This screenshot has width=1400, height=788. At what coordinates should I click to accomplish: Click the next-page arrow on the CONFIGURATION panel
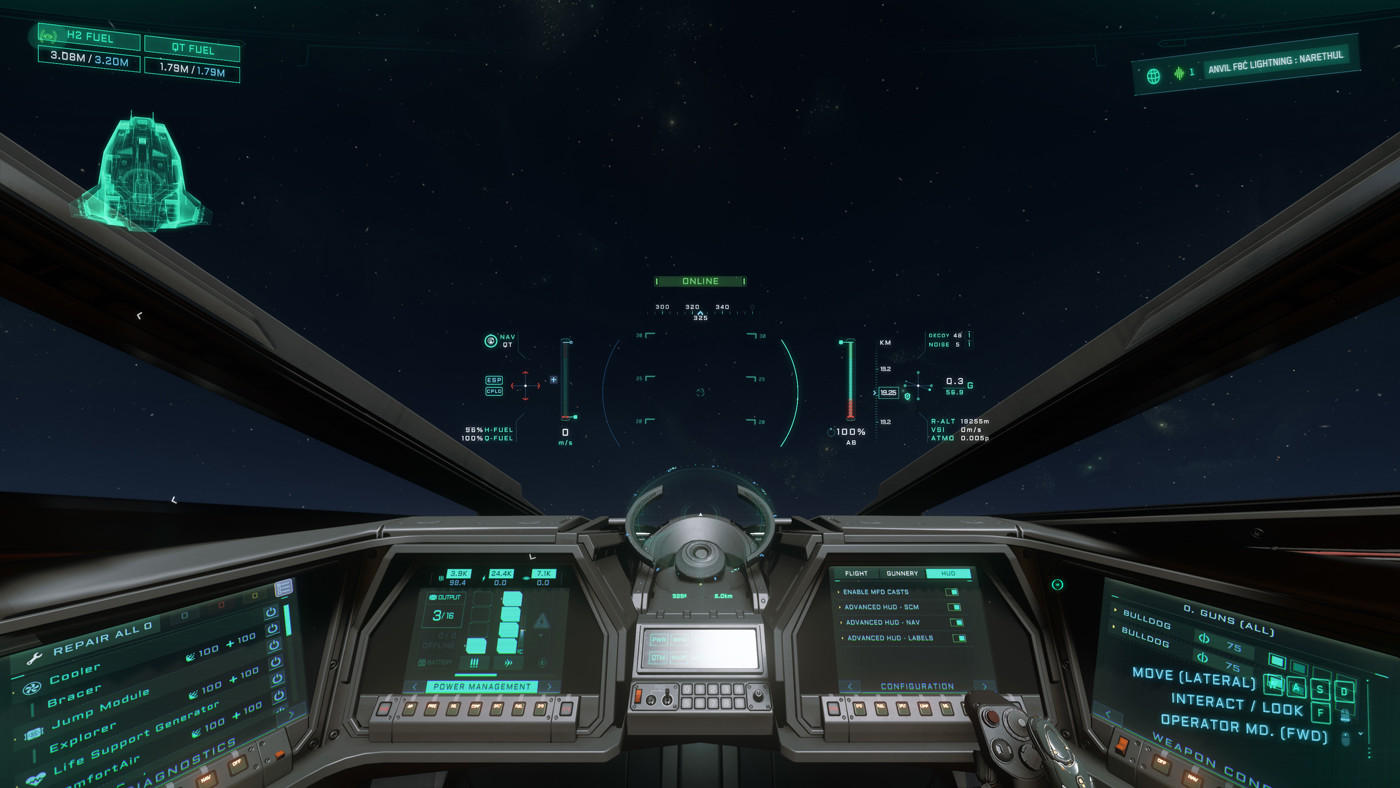(x=984, y=686)
